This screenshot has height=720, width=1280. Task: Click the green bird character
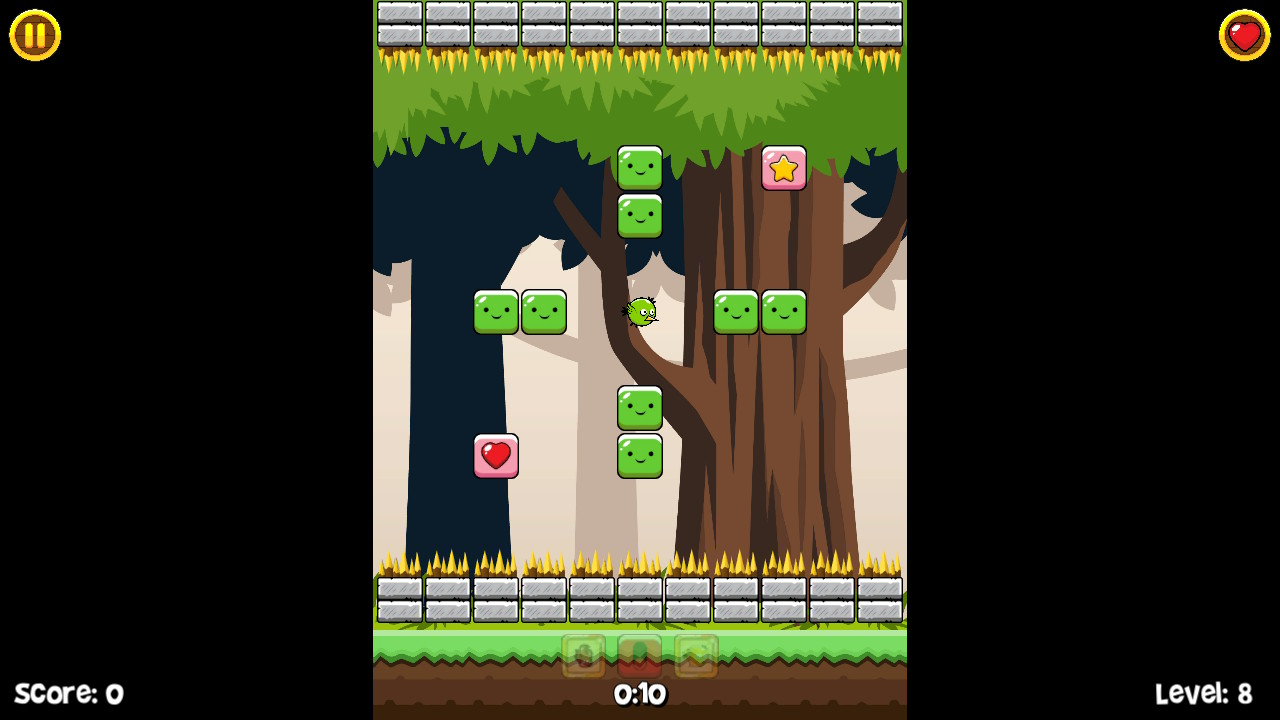(640, 311)
